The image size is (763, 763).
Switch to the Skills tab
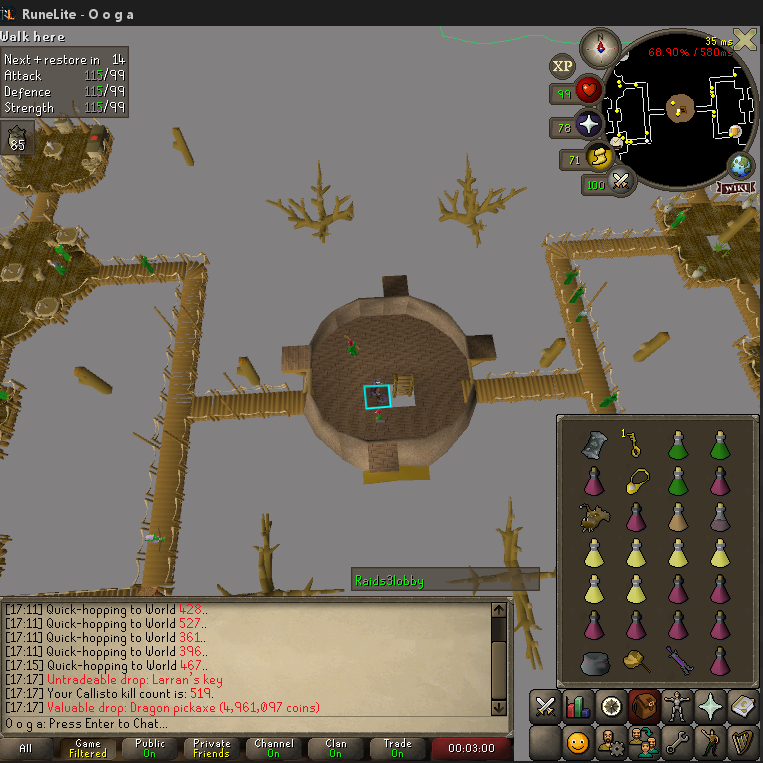577,705
